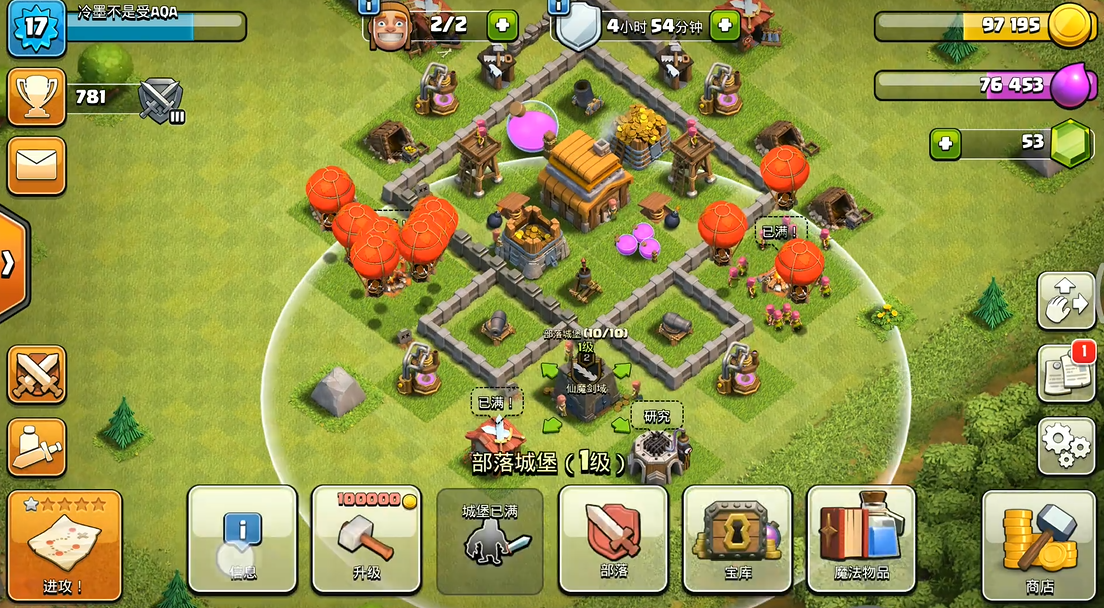Tap the 城堡已满 reinforcement button
Screen dimensions: 1104x608
(489, 538)
